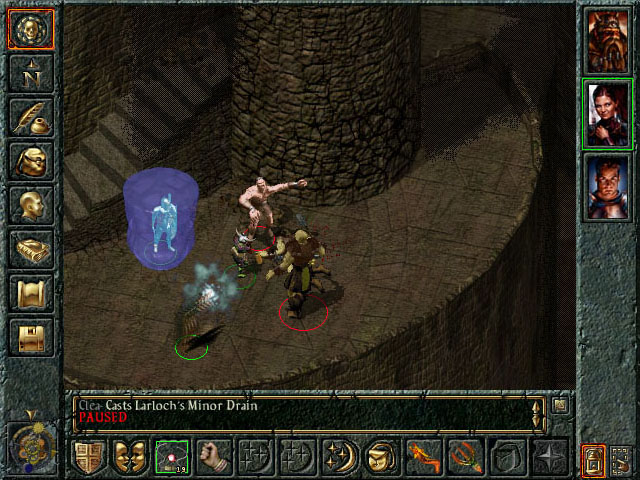Open spell casting with the moon and stars
The height and width of the screenshot is (480, 640).
click(339, 457)
